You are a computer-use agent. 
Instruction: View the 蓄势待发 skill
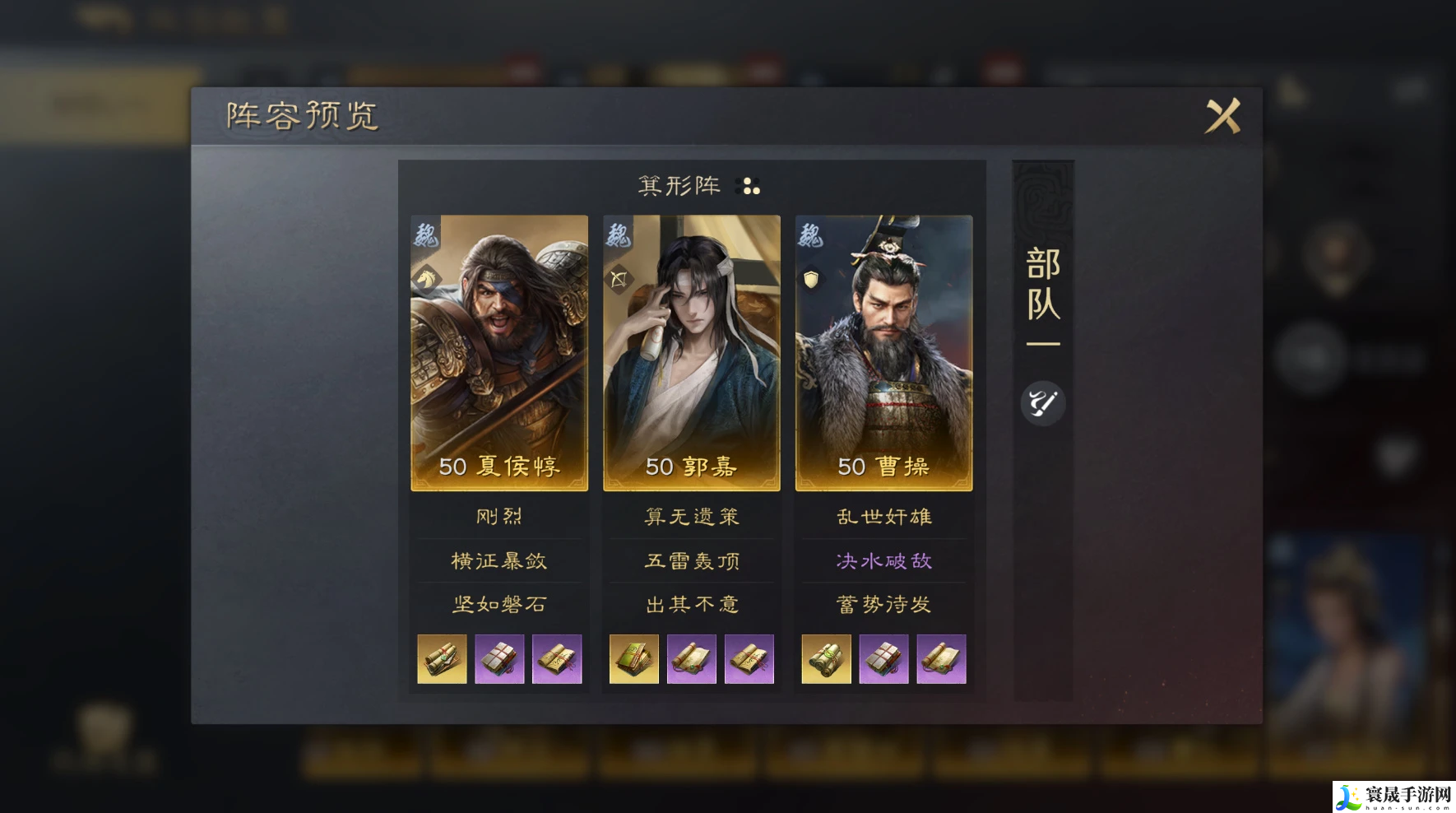(883, 605)
